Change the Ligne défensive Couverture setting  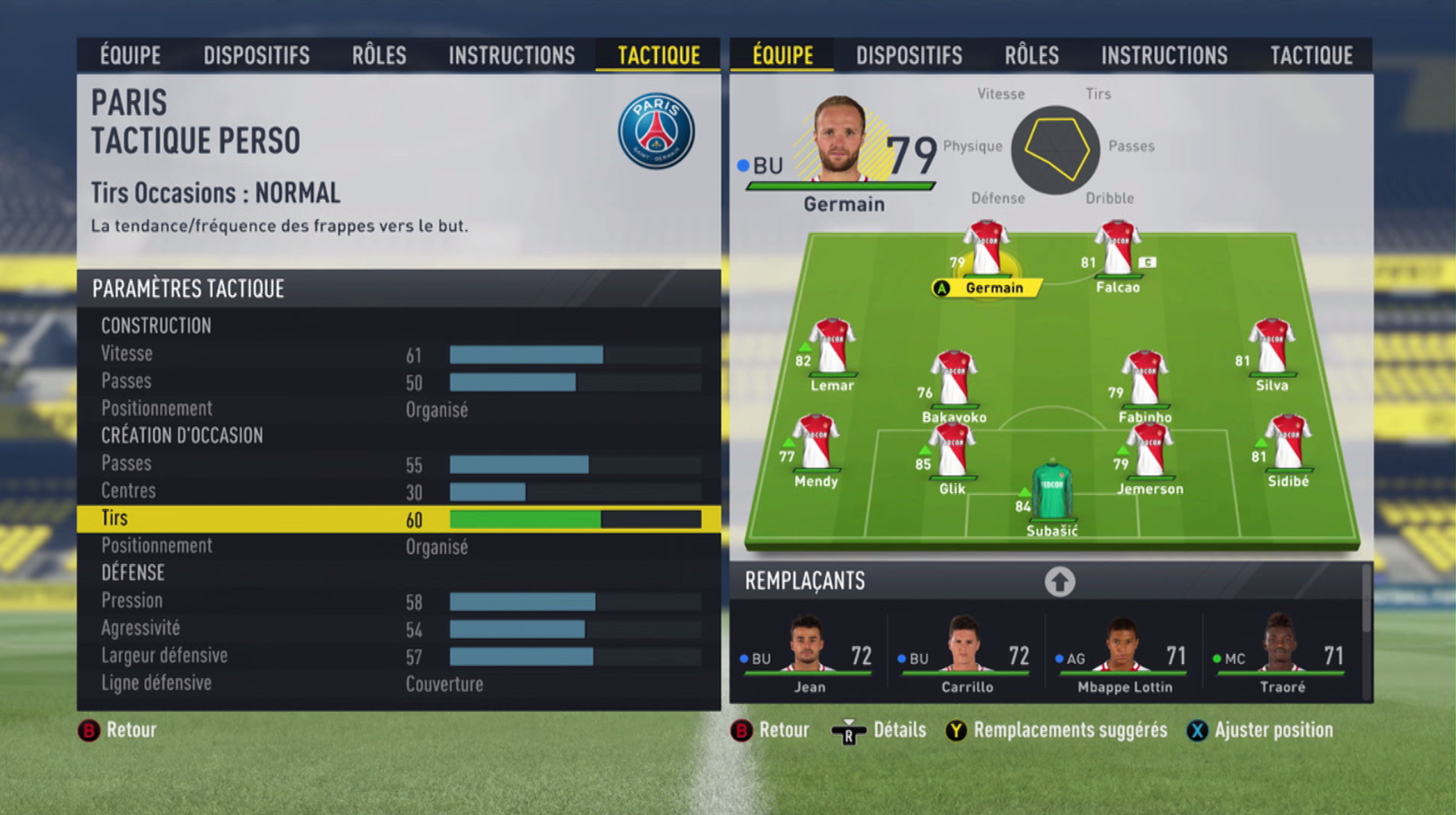444,684
